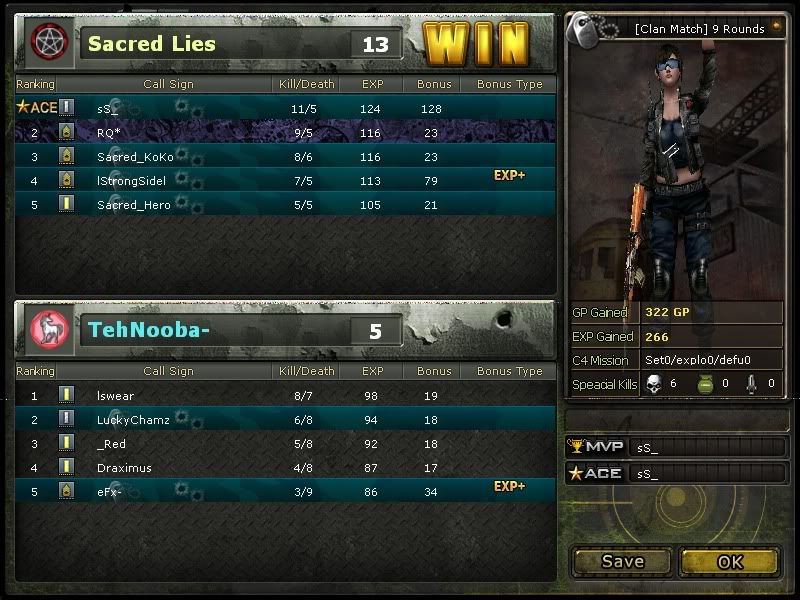This screenshot has width=800, height=600.
Task: Click on Draximus in the list
Action: point(122,468)
